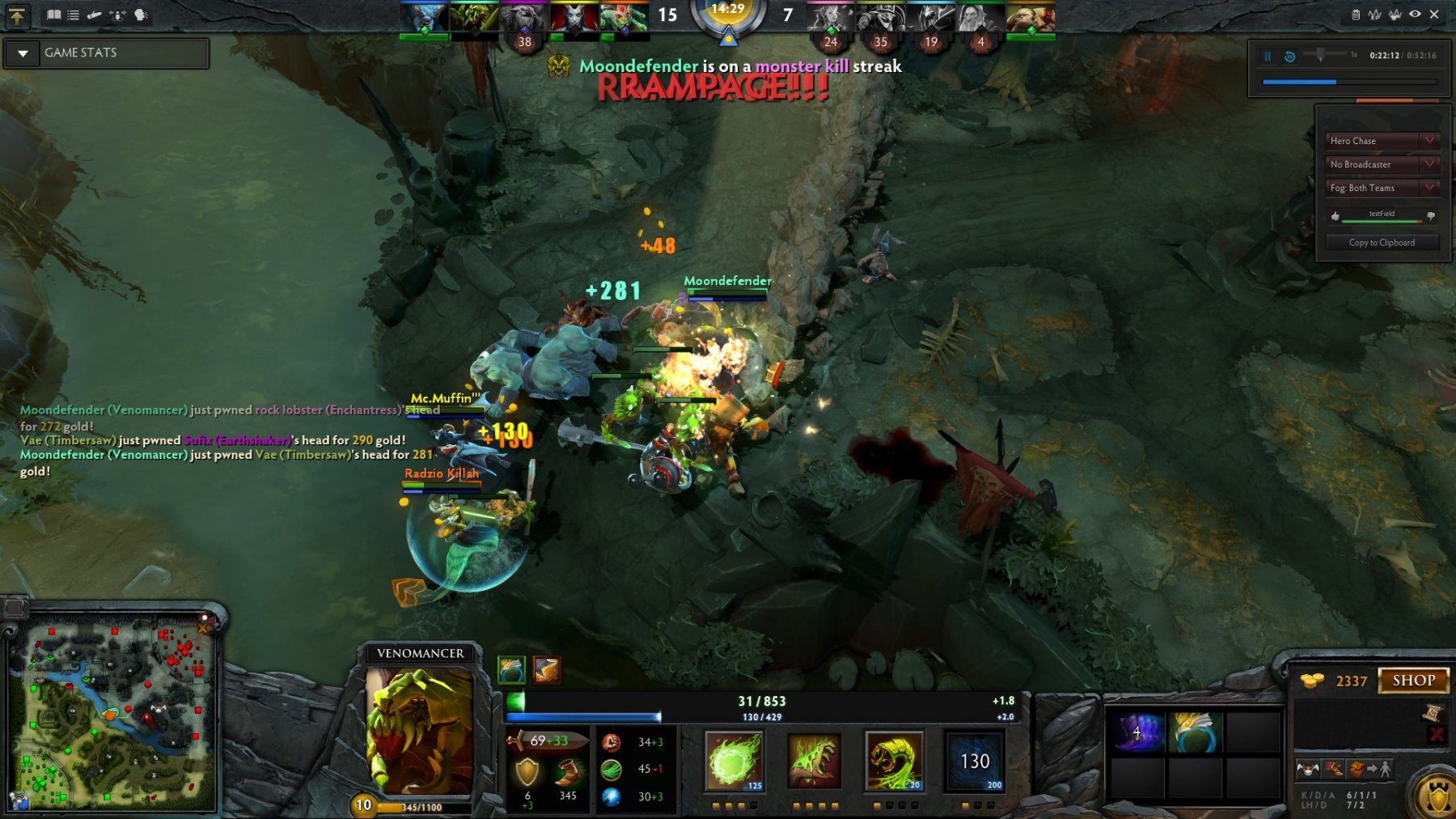The image size is (1456, 819).
Task: Activate the Plague Ward ability
Action: (x=894, y=761)
